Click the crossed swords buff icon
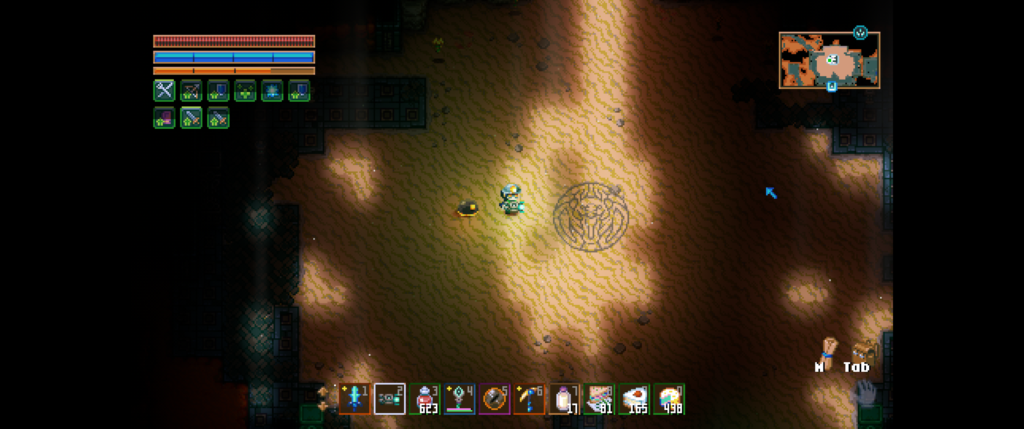 point(164,90)
